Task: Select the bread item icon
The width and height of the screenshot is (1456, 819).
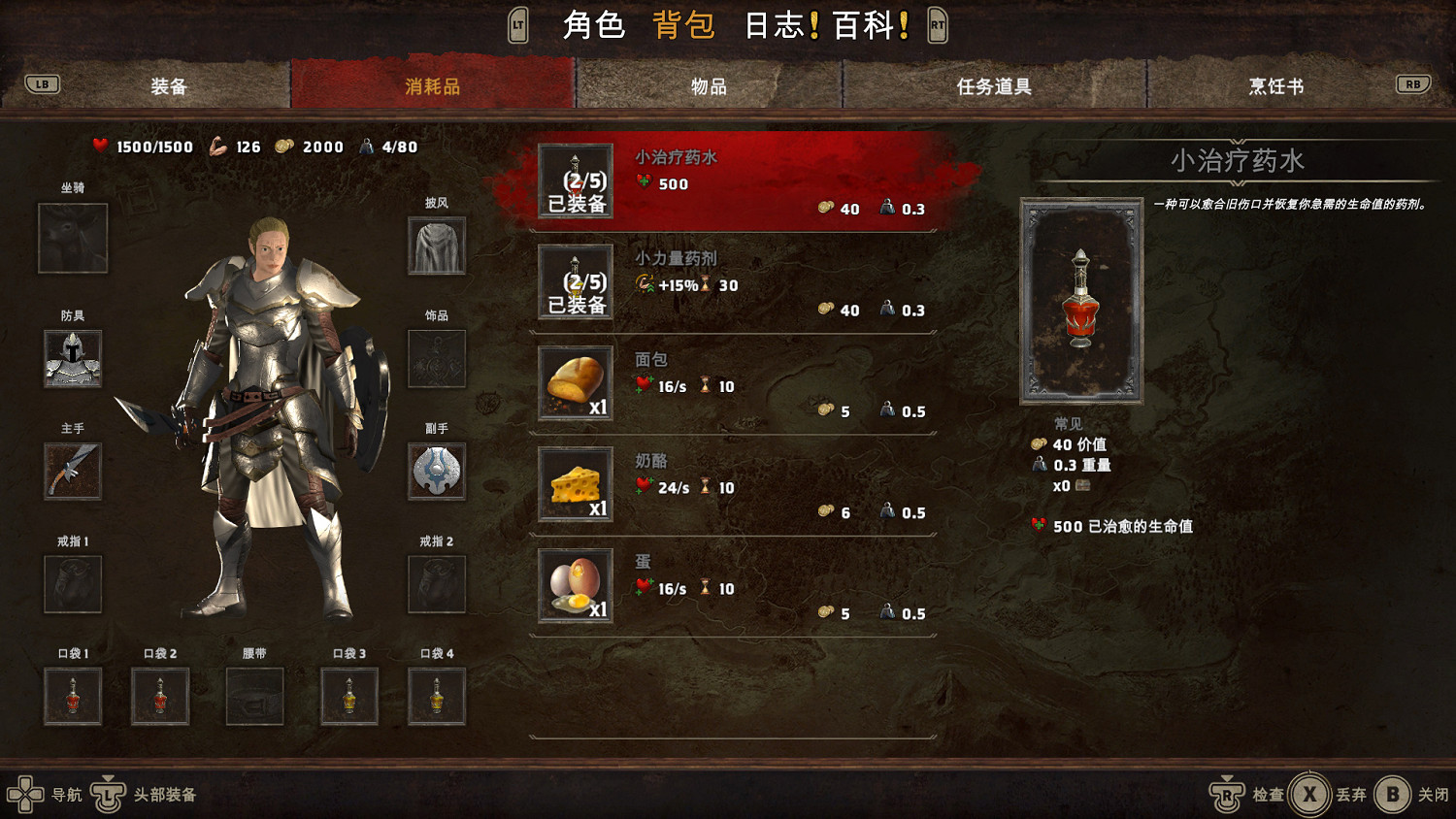Action: pos(574,382)
